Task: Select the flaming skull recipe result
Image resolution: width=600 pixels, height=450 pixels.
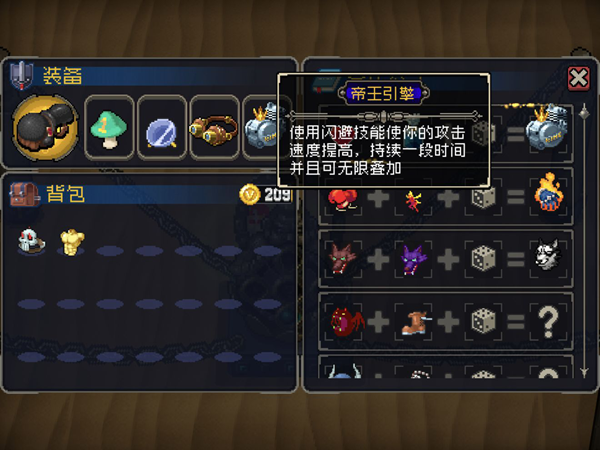Action: pos(546,193)
